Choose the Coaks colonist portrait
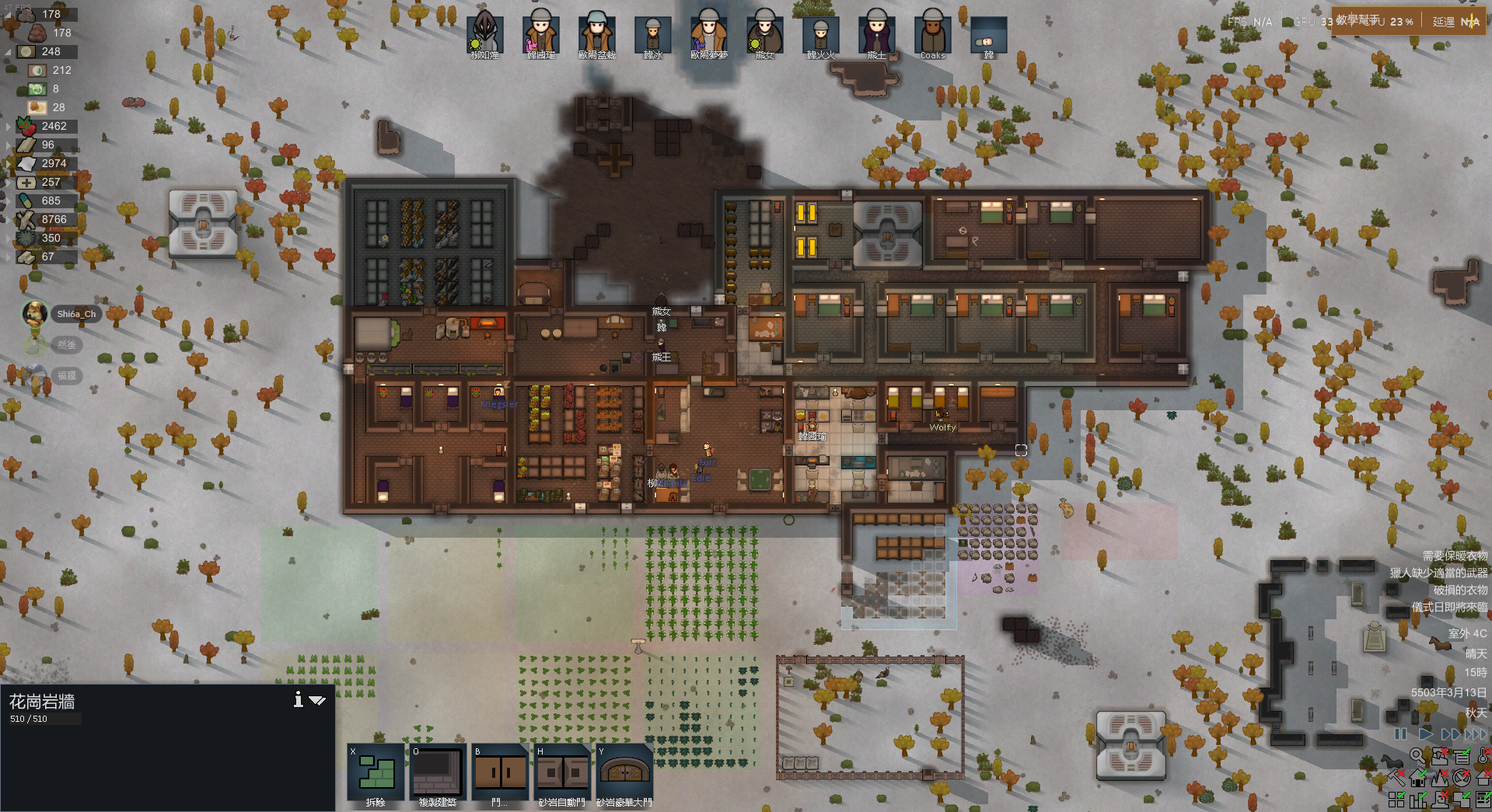1492x812 pixels. coord(932,36)
